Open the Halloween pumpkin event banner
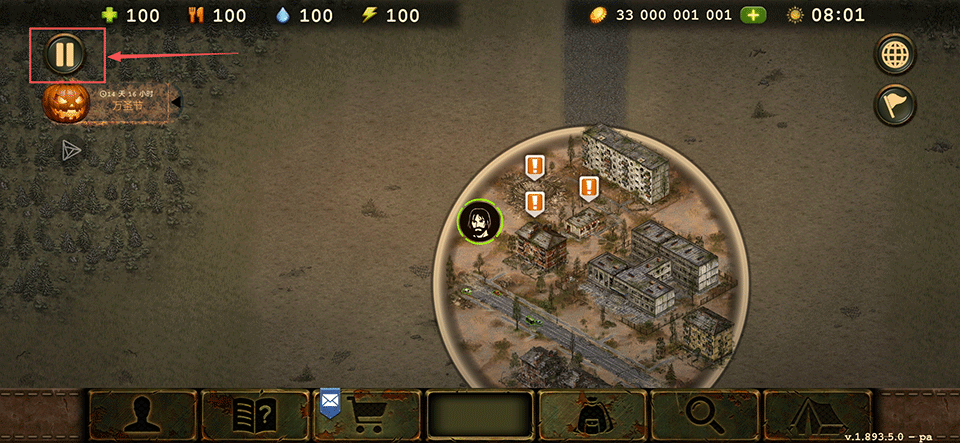Viewport: 960px width, 443px height. coord(66,102)
